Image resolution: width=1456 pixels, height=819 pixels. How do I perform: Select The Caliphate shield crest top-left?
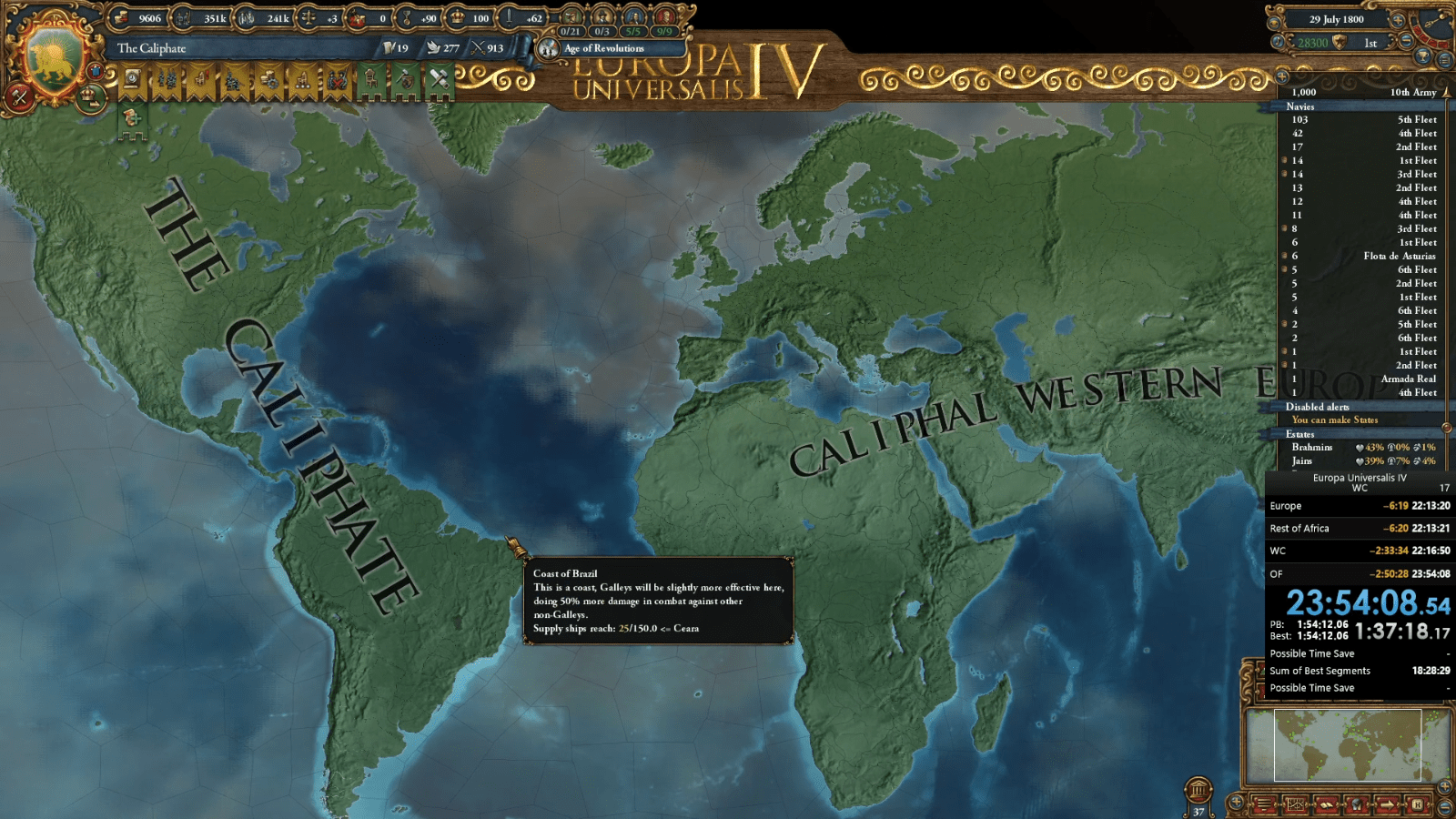(53, 56)
